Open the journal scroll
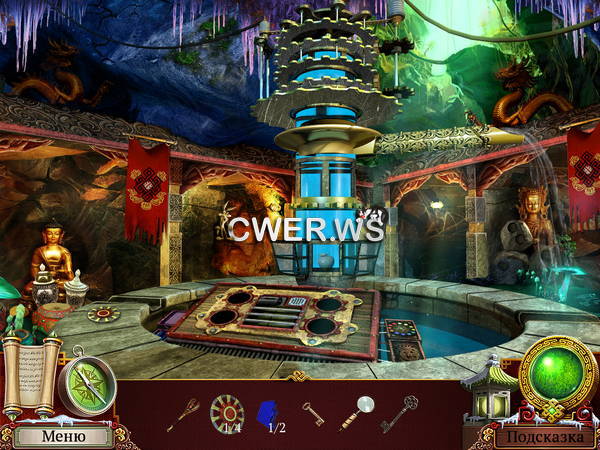This screenshot has width=600, height=450. pos(25,375)
